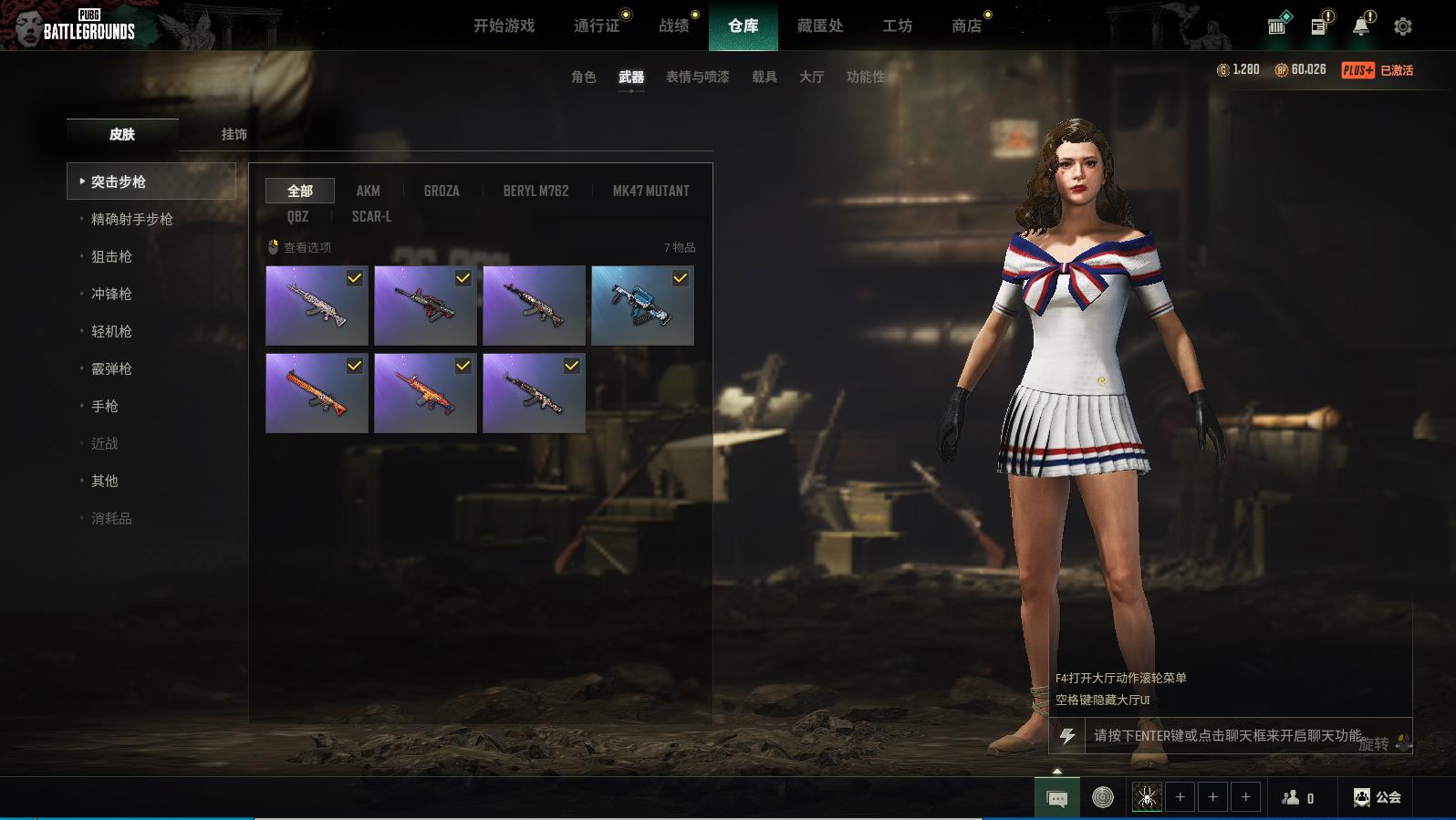Select the 手枪 pistol category
The width and height of the screenshot is (1456, 820).
click(105, 406)
